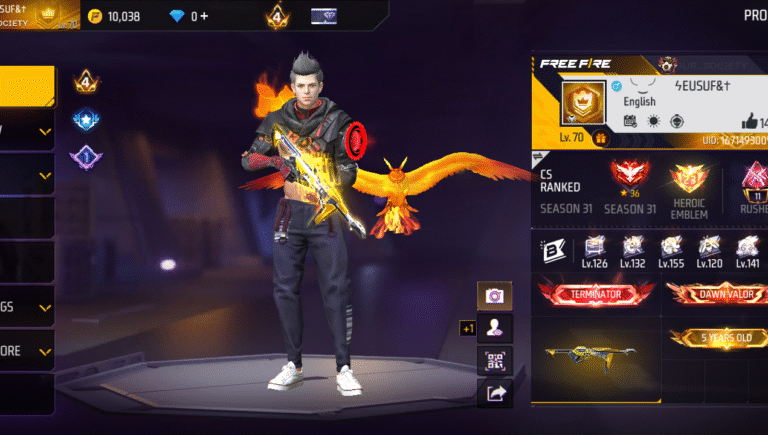
Task: Open the Lv.126 weapon mastery badge
Action: point(596,252)
